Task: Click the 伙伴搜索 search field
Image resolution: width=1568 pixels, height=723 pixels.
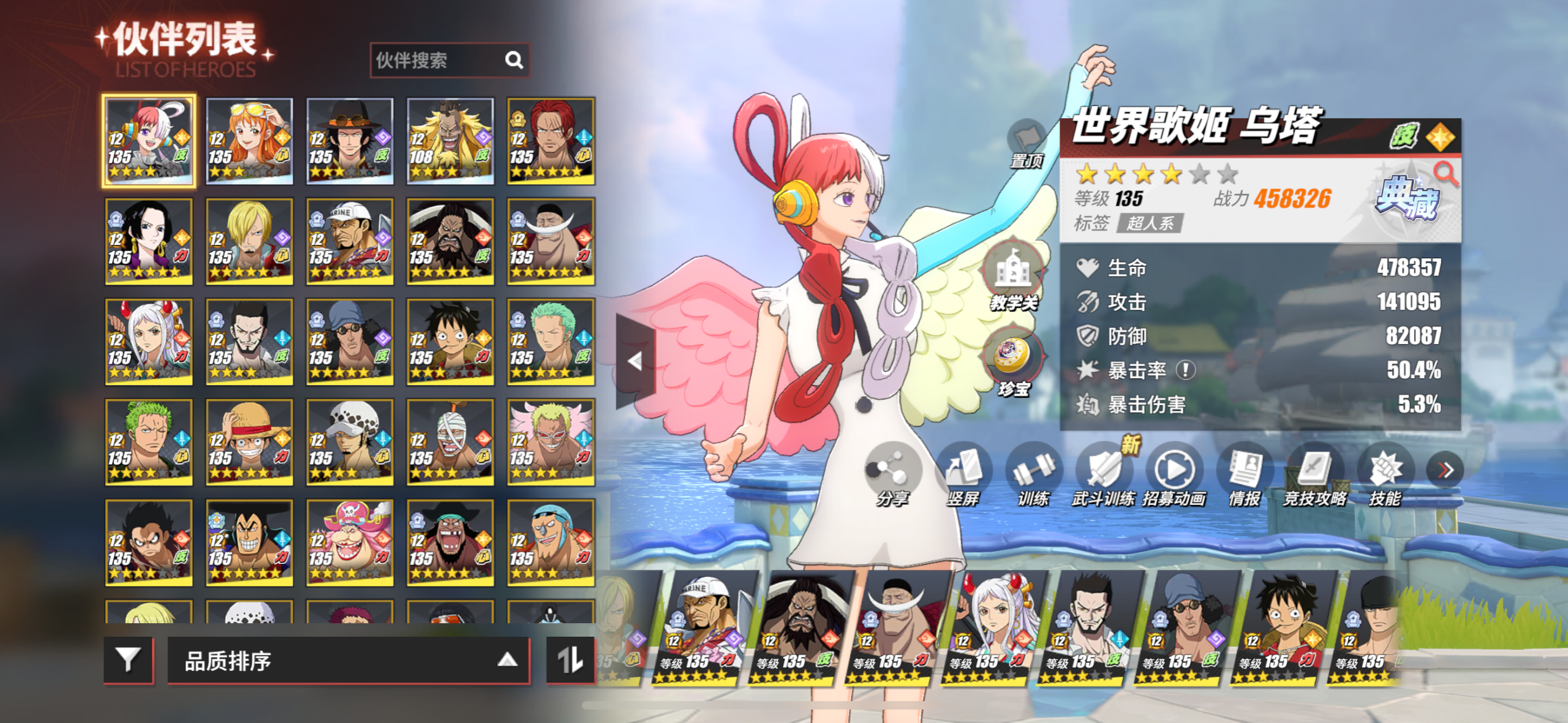Action: (x=438, y=60)
